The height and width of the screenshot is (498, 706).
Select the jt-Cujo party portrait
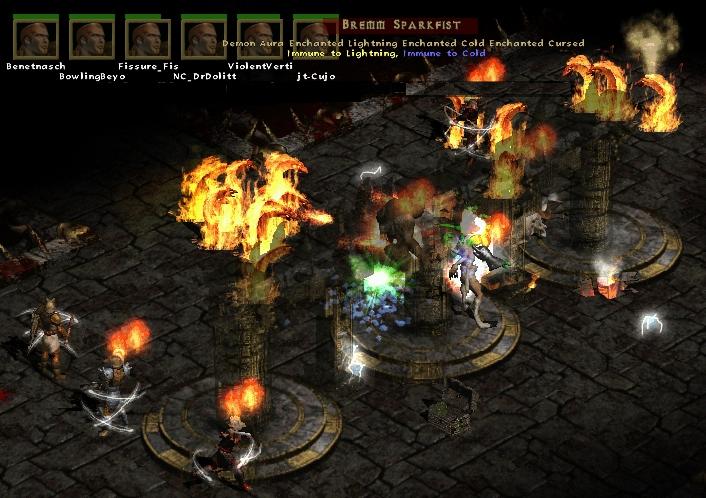point(315,38)
